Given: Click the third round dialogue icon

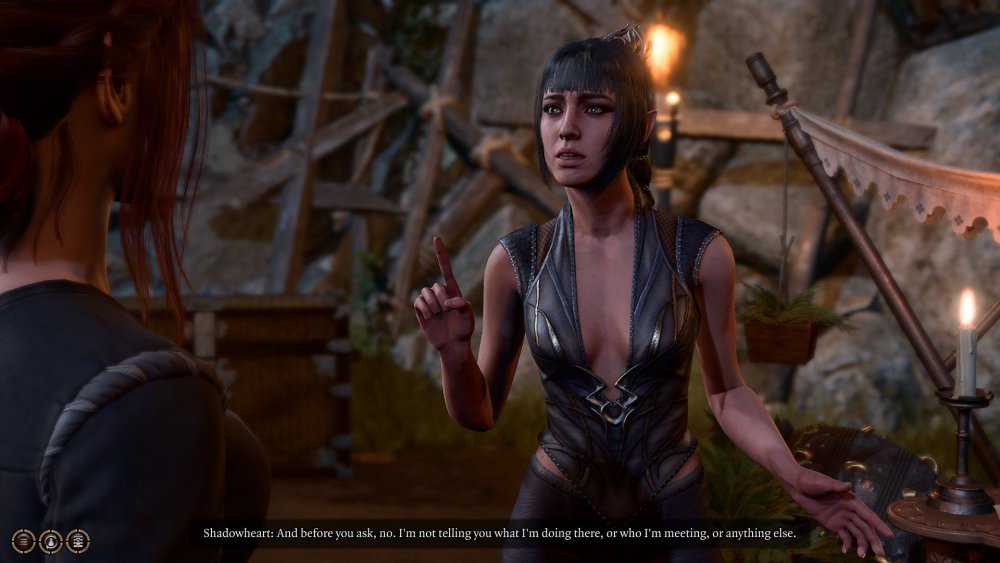Looking at the screenshot, I should [77, 541].
